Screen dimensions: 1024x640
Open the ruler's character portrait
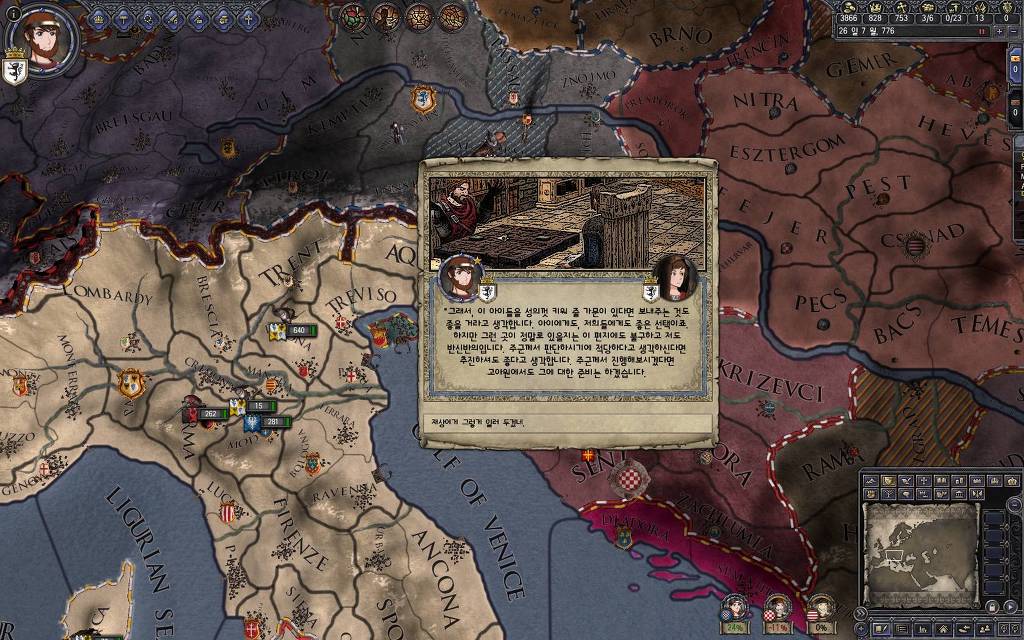click(43, 38)
